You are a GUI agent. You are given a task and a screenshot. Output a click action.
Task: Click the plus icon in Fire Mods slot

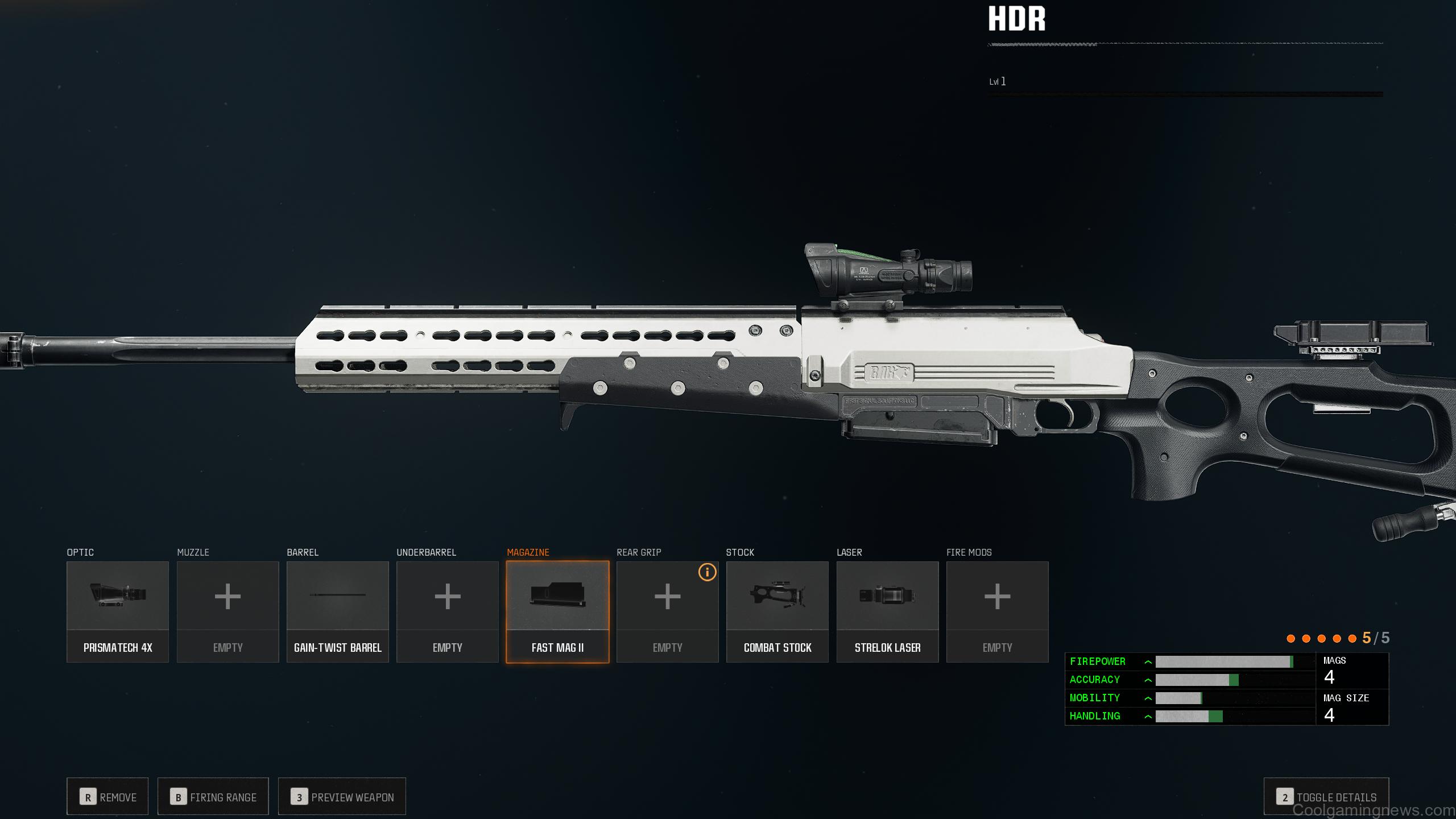click(997, 597)
